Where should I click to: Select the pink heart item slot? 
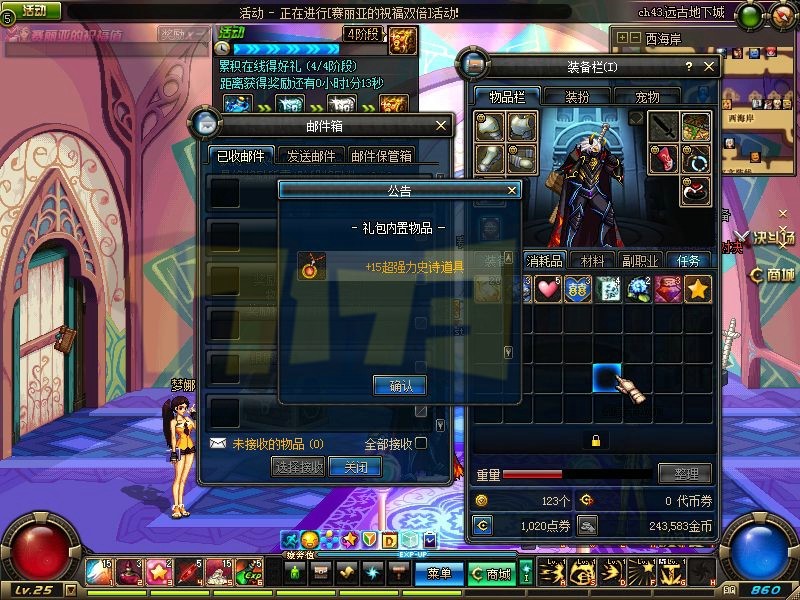547,289
